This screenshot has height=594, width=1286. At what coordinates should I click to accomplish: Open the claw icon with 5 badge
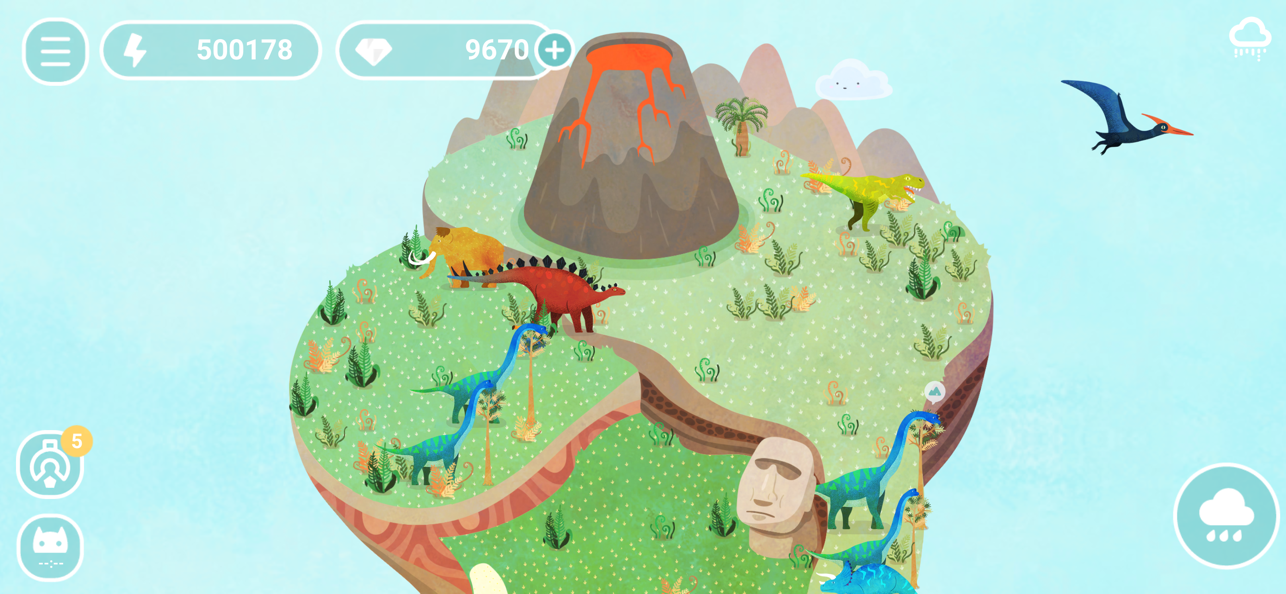[50, 465]
